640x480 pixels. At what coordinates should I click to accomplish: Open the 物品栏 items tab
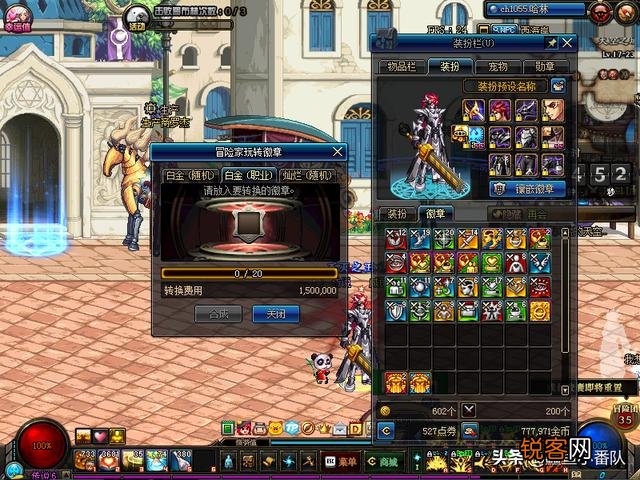[x=400, y=66]
